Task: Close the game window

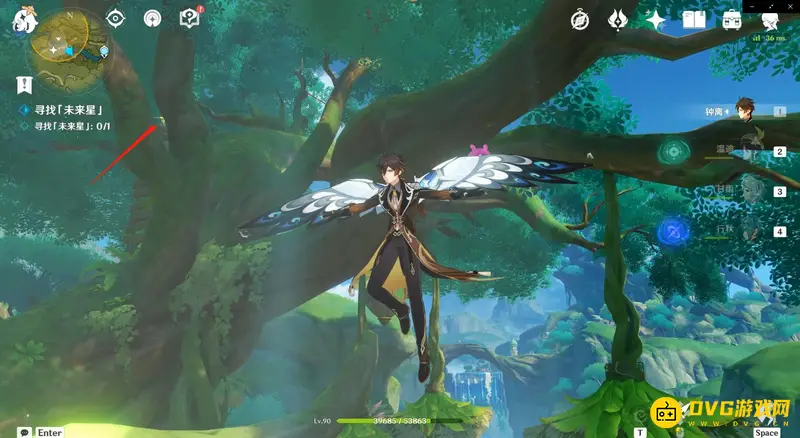Action: tap(790, 4)
